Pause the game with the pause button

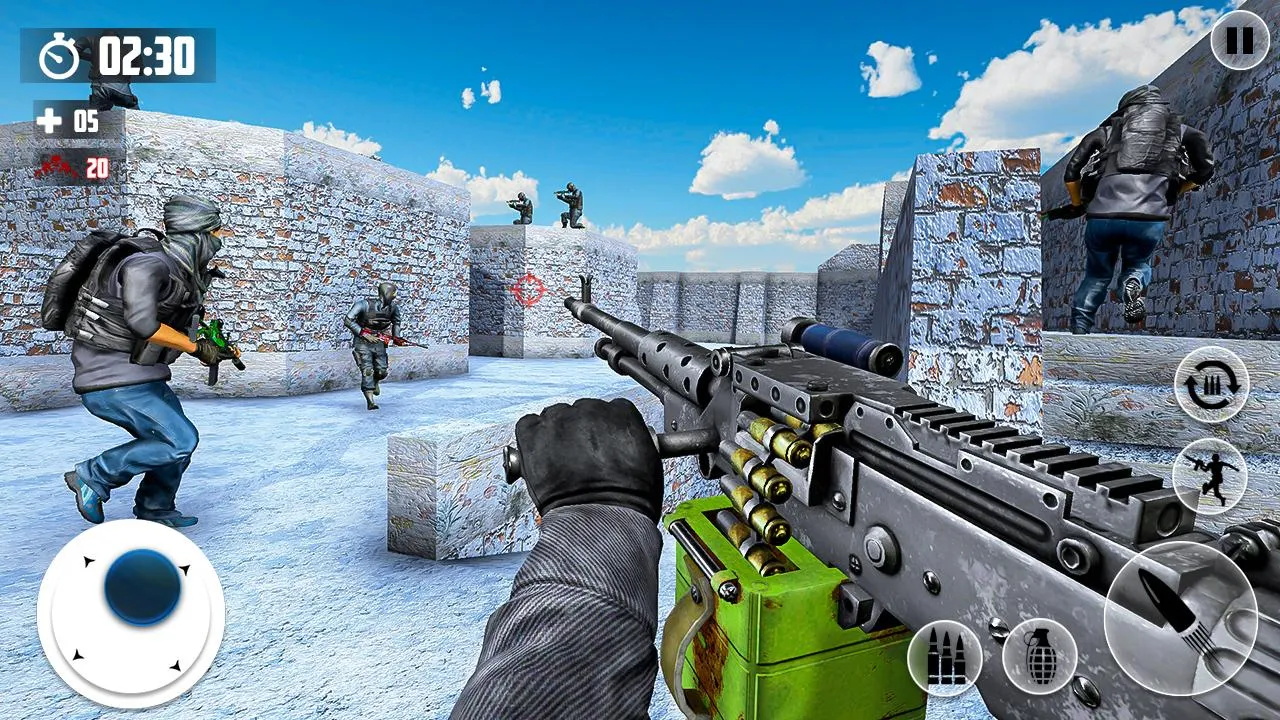coord(1239,41)
